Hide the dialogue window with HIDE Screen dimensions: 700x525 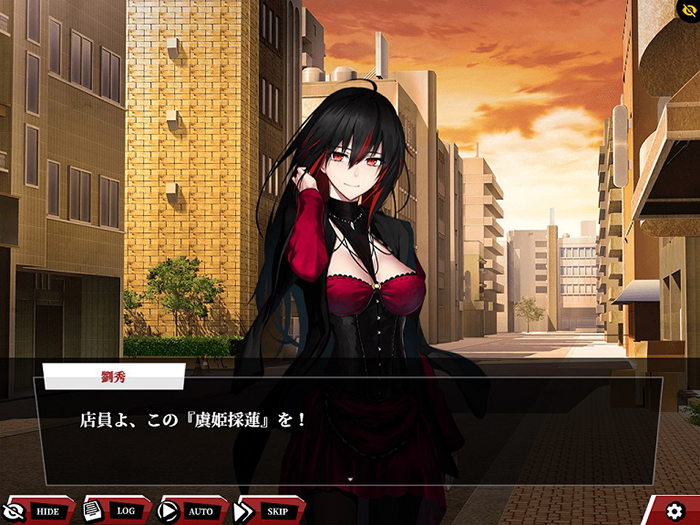(x=38, y=510)
